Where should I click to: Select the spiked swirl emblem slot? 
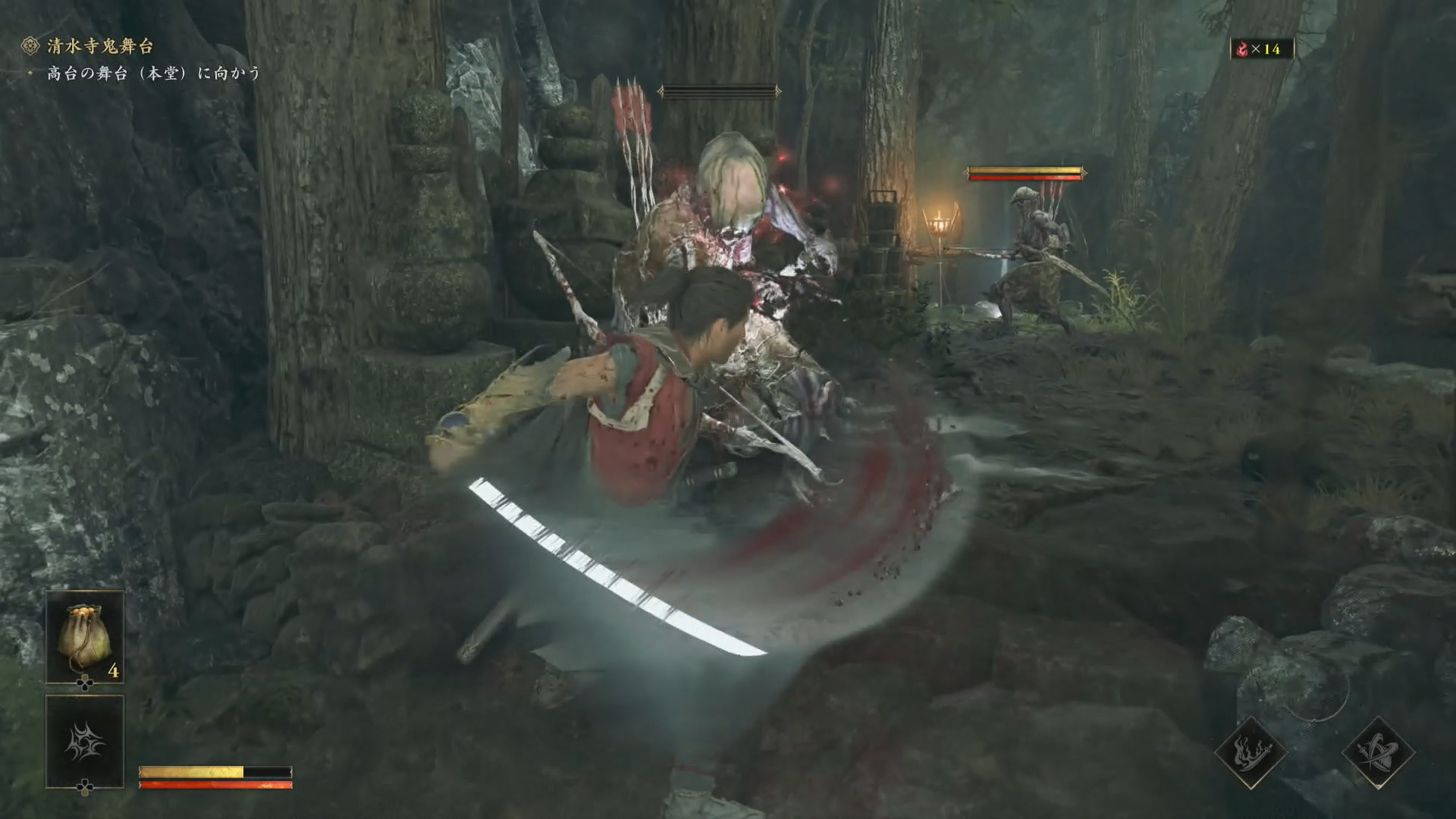point(85,742)
